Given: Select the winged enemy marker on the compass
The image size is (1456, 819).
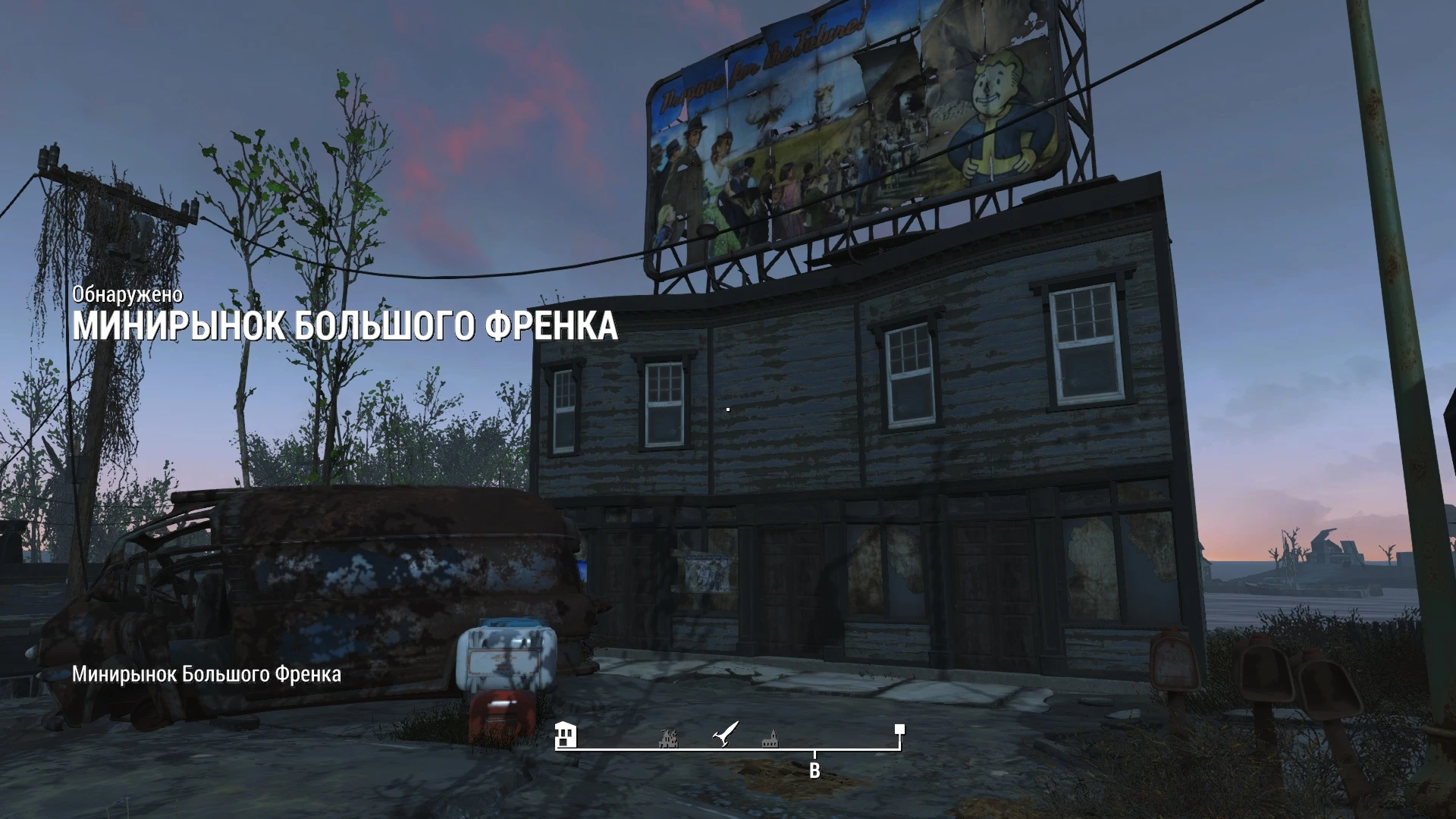Looking at the screenshot, I should point(723,734).
